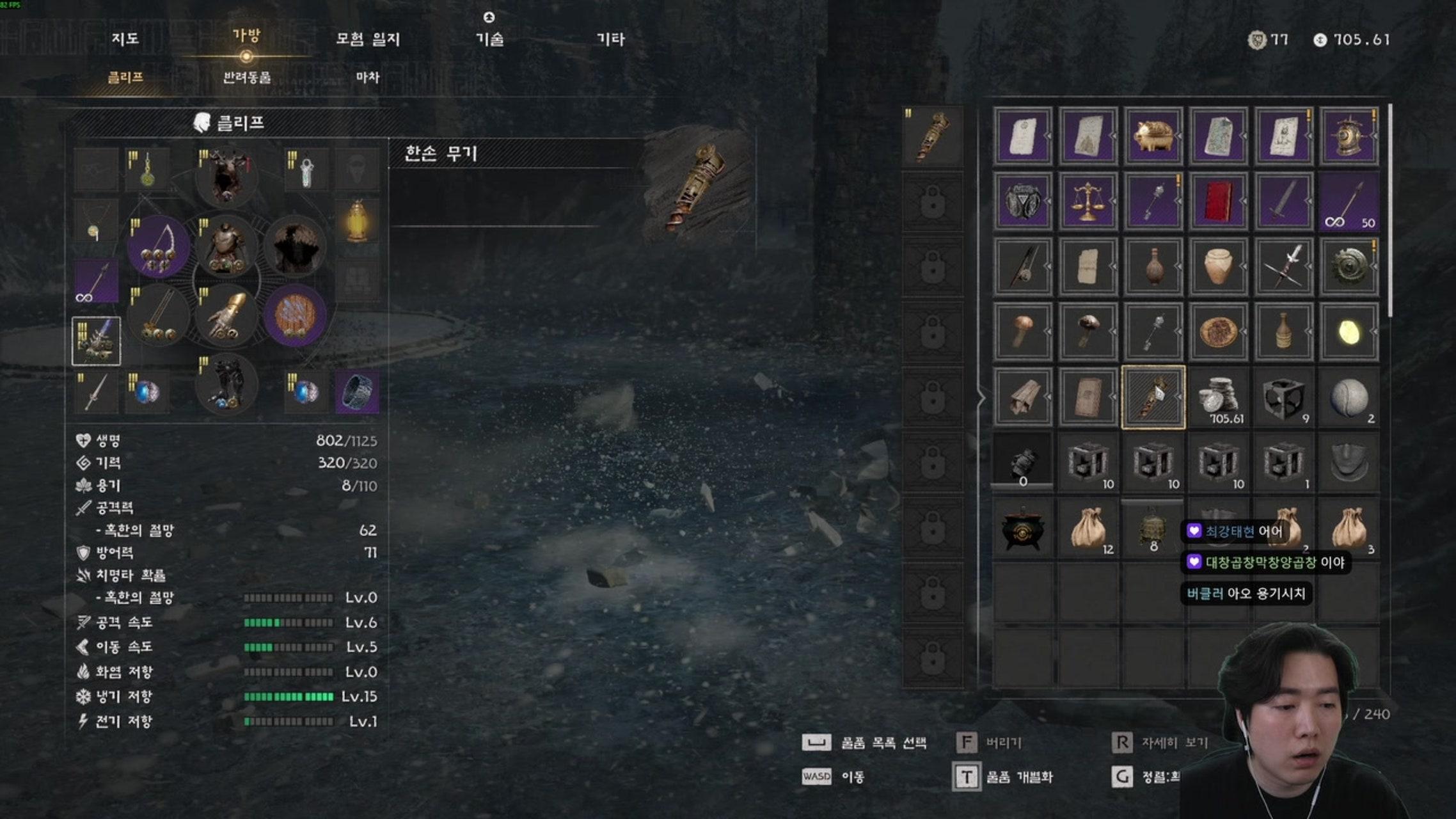Viewport: 1456px width, 819px height.
Task: Open the 지도 map tab
Action: coord(125,39)
